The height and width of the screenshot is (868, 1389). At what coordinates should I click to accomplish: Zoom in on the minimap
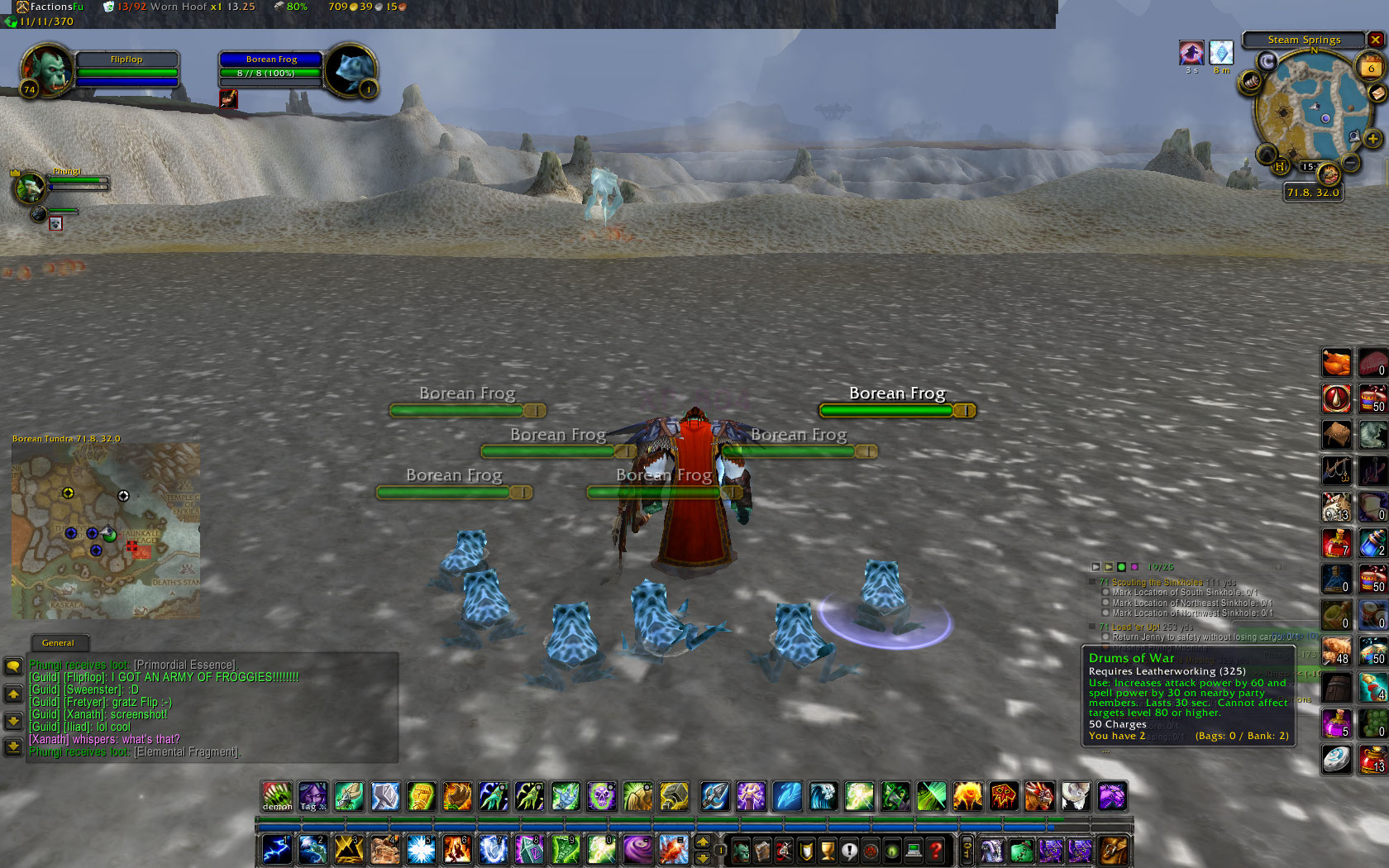(x=1372, y=139)
